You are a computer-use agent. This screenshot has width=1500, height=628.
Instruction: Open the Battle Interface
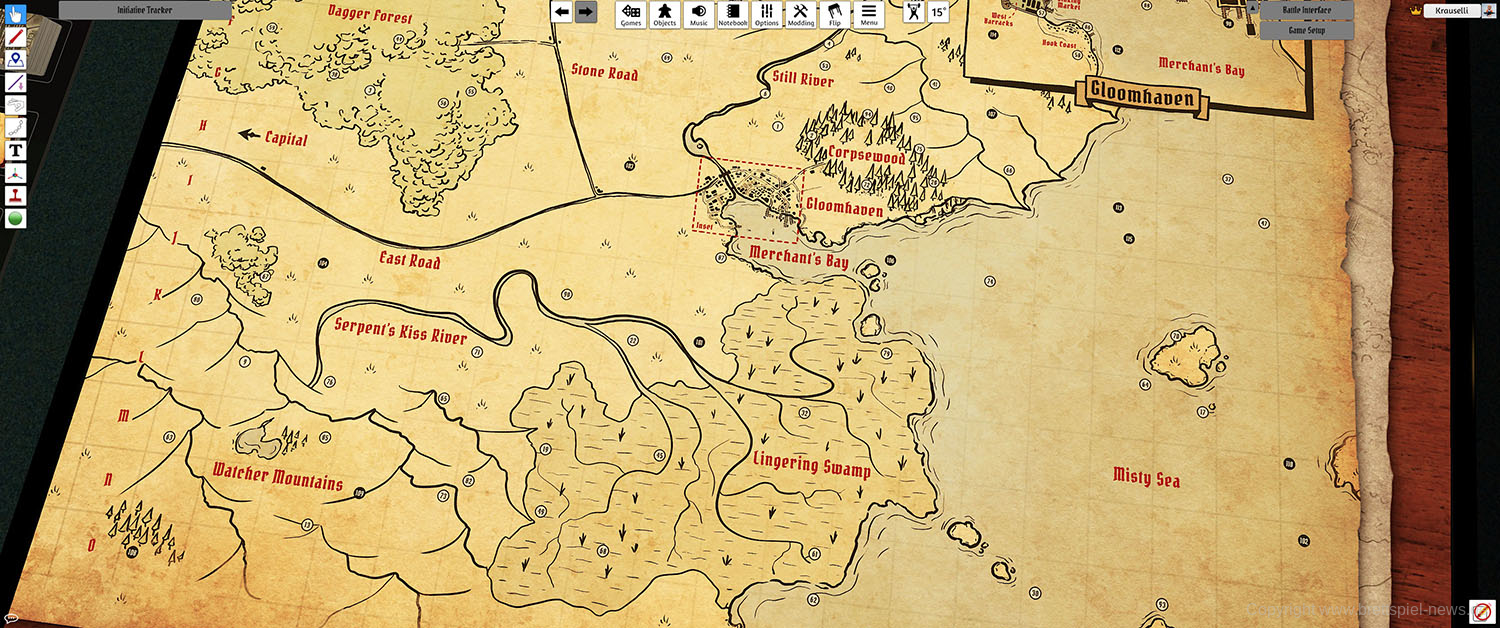(x=1306, y=10)
